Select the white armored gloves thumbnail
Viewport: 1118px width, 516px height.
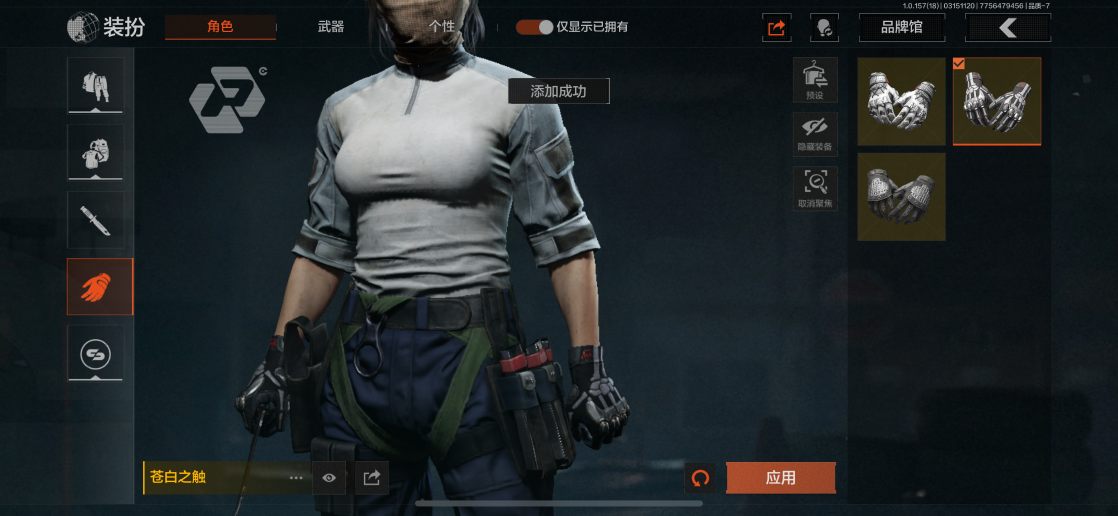(x=901, y=101)
